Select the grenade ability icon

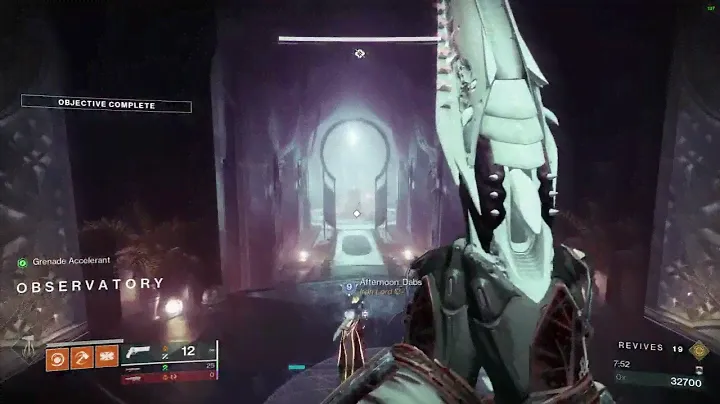[58, 355]
